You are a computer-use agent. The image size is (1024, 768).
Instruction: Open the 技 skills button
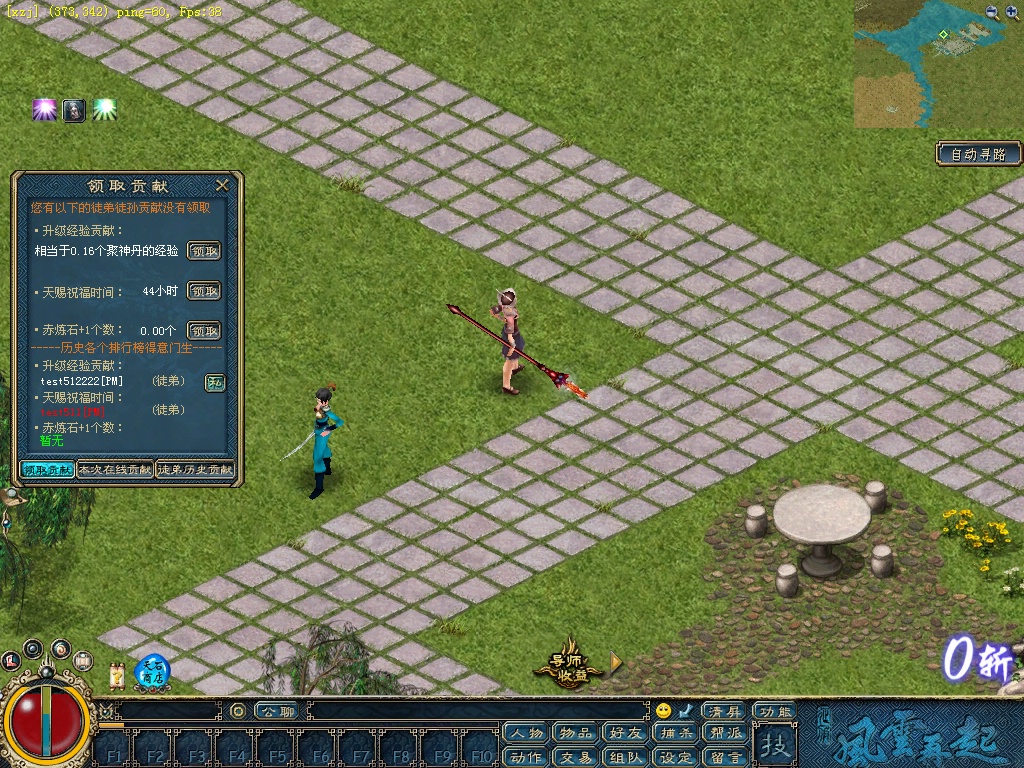pos(774,745)
